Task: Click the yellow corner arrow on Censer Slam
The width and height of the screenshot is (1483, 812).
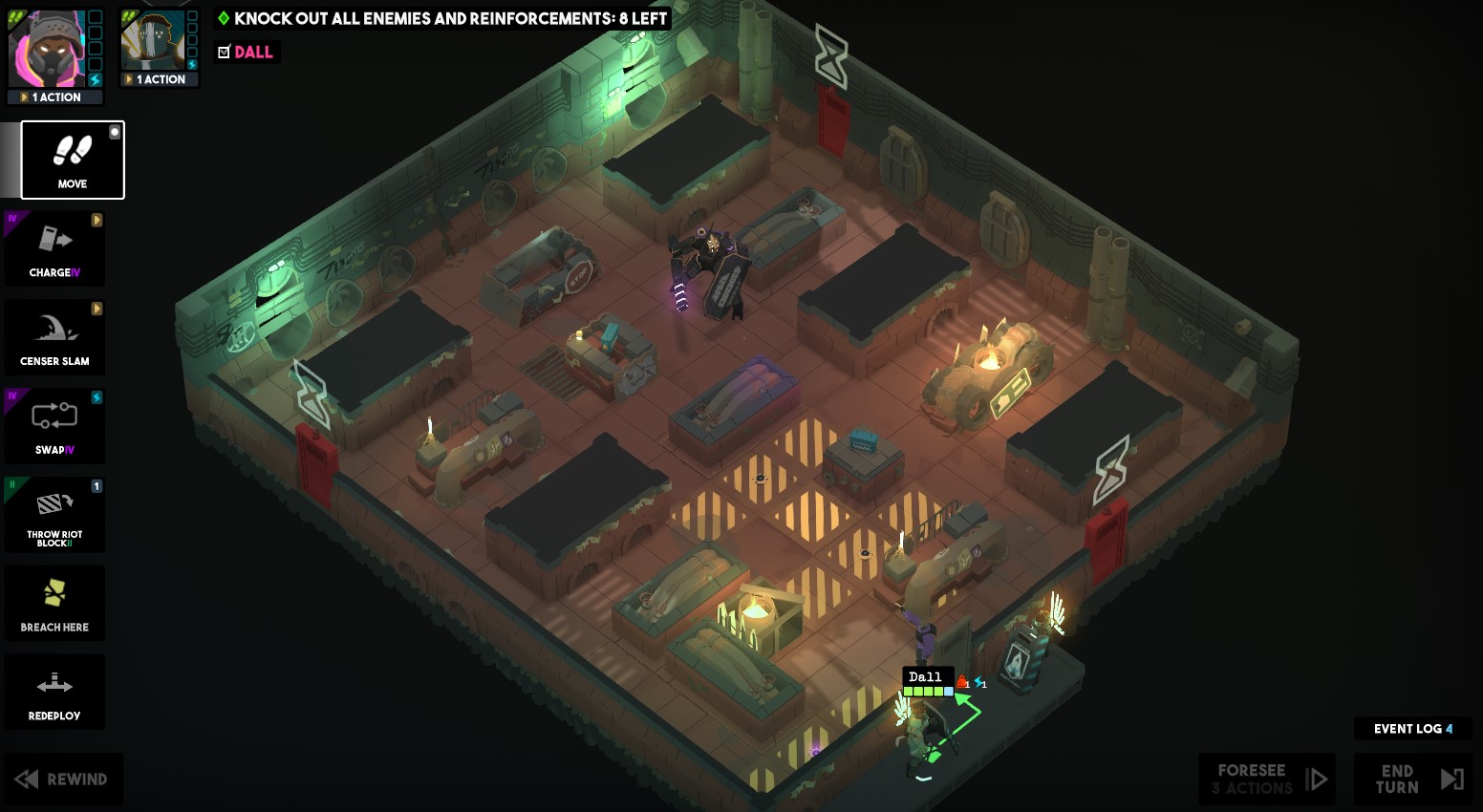Action: point(96,308)
